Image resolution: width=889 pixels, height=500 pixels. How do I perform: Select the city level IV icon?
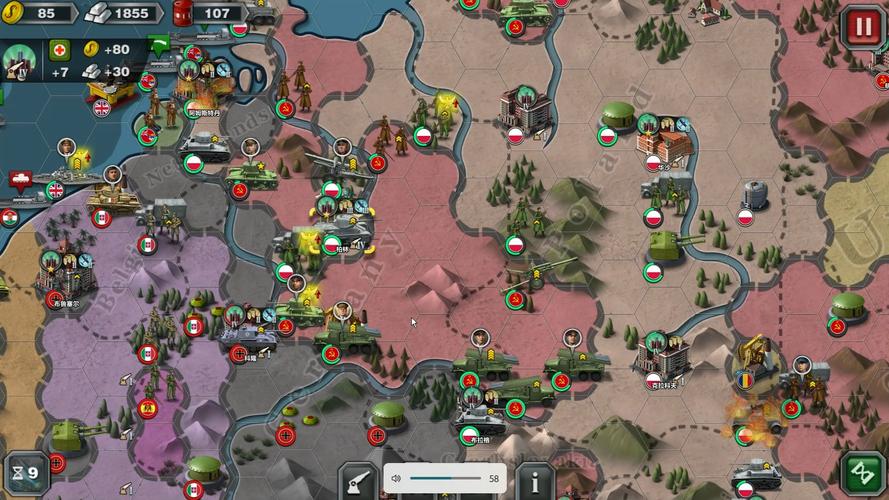click(x=19, y=60)
